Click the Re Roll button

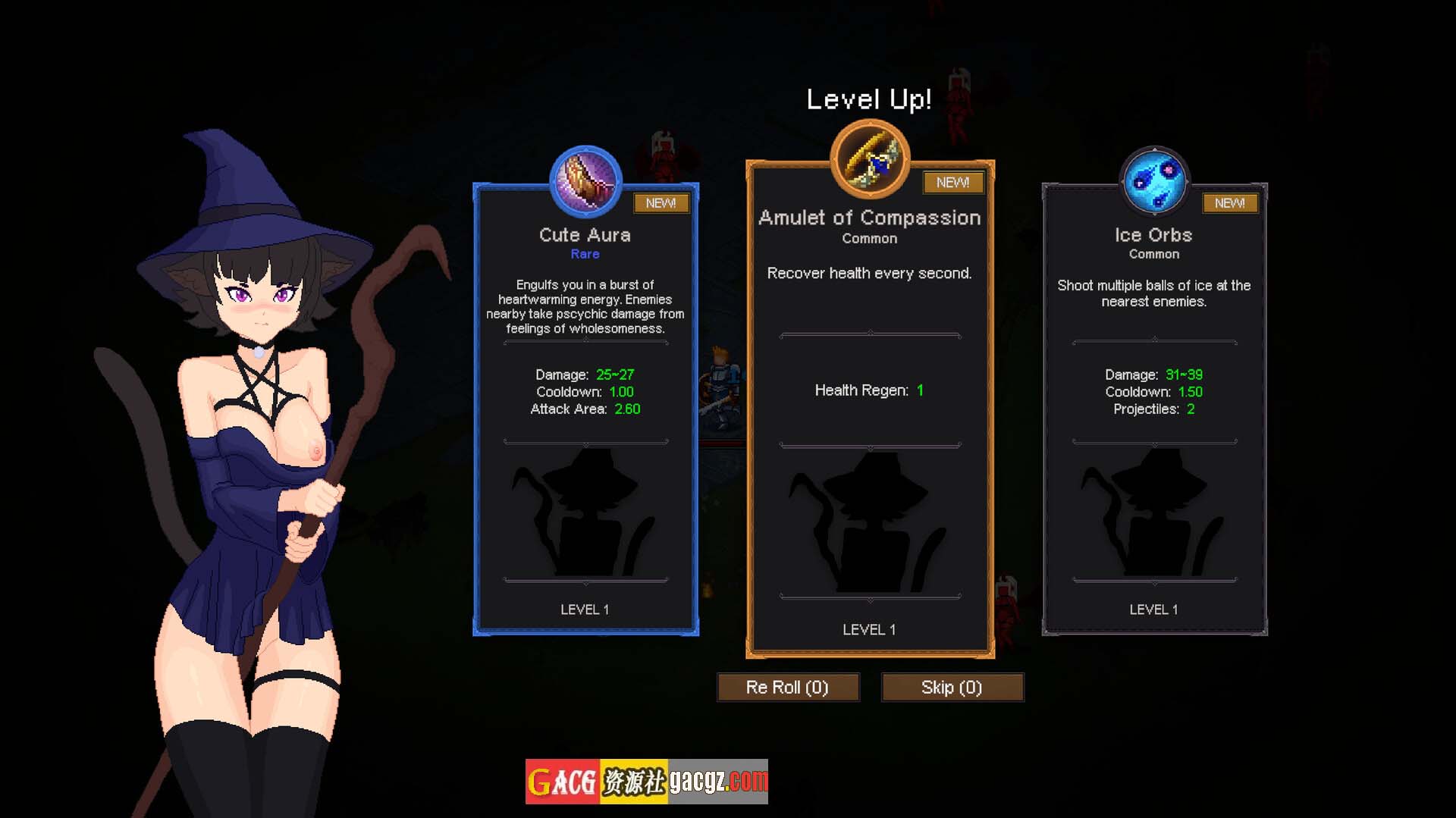(788, 687)
